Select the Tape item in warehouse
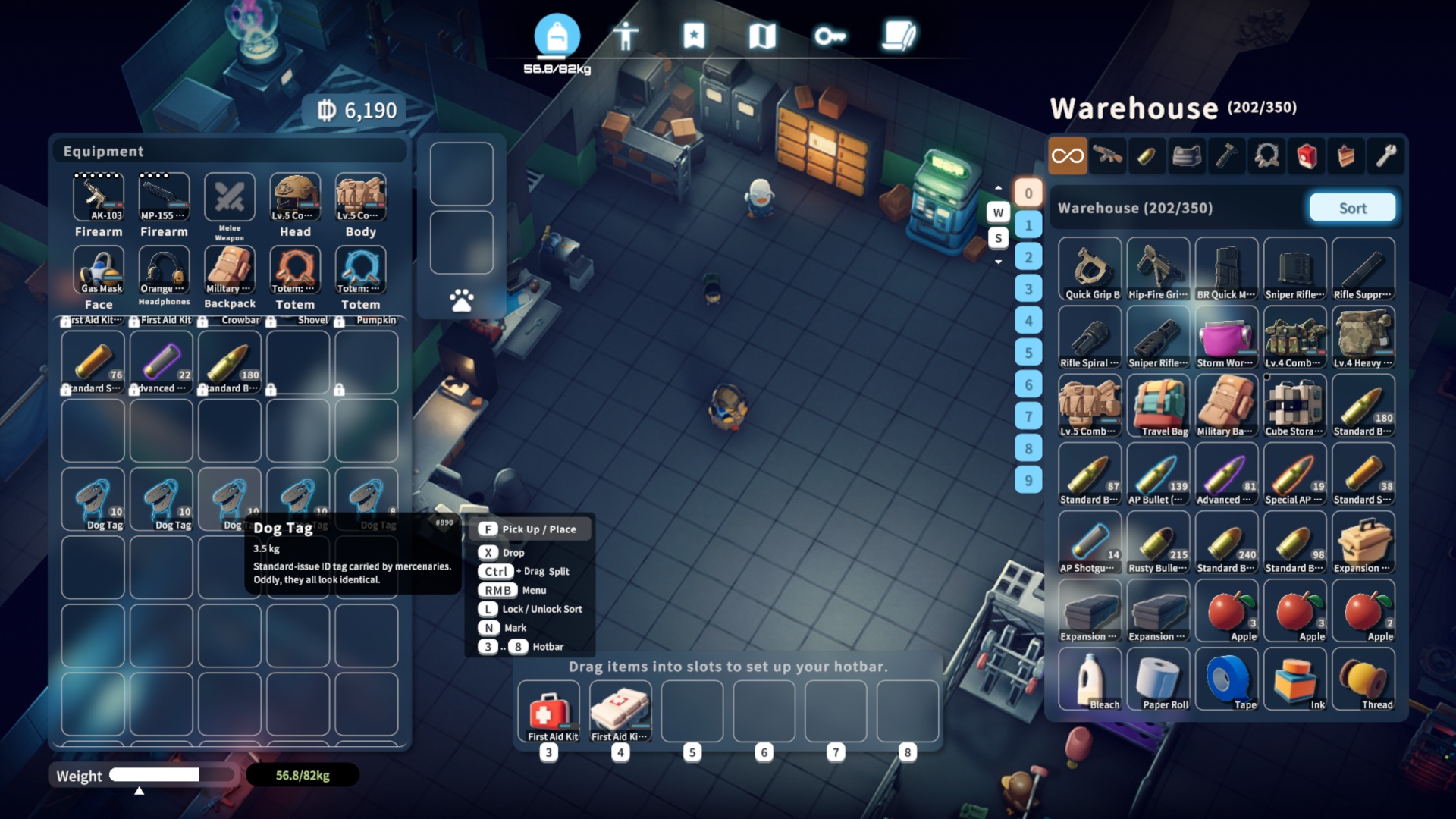 click(x=1226, y=679)
